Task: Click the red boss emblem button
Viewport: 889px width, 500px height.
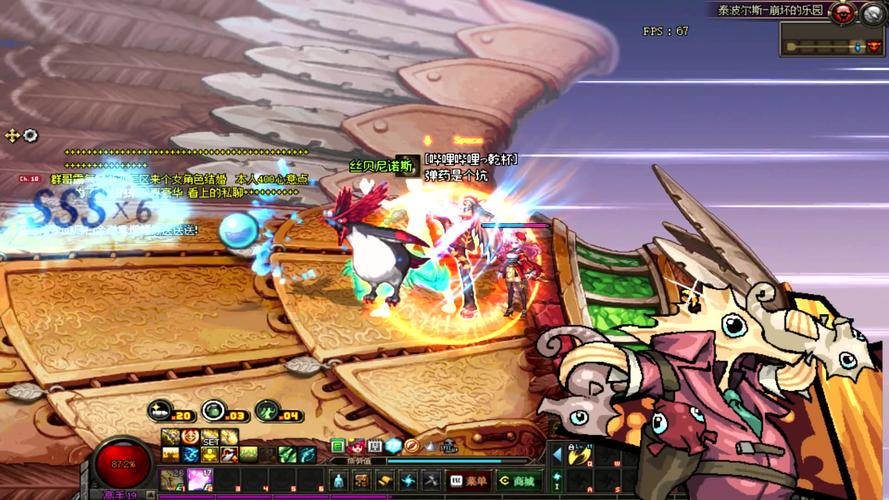Action: coord(843,13)
